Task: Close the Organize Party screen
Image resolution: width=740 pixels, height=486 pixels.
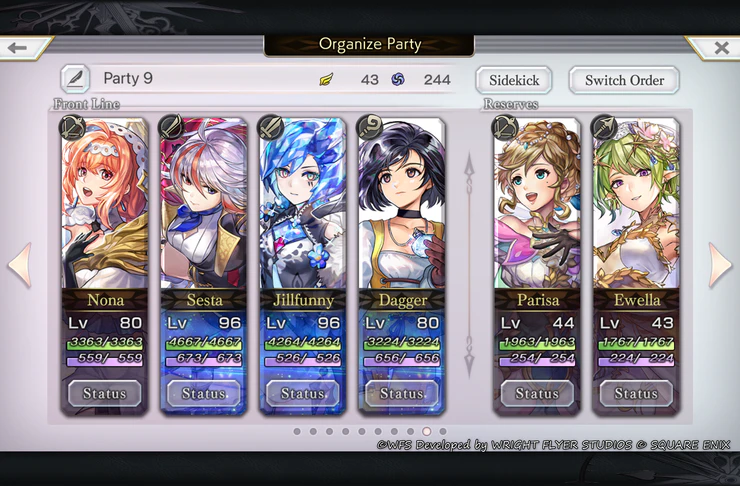Action: (x=720, y=47)
